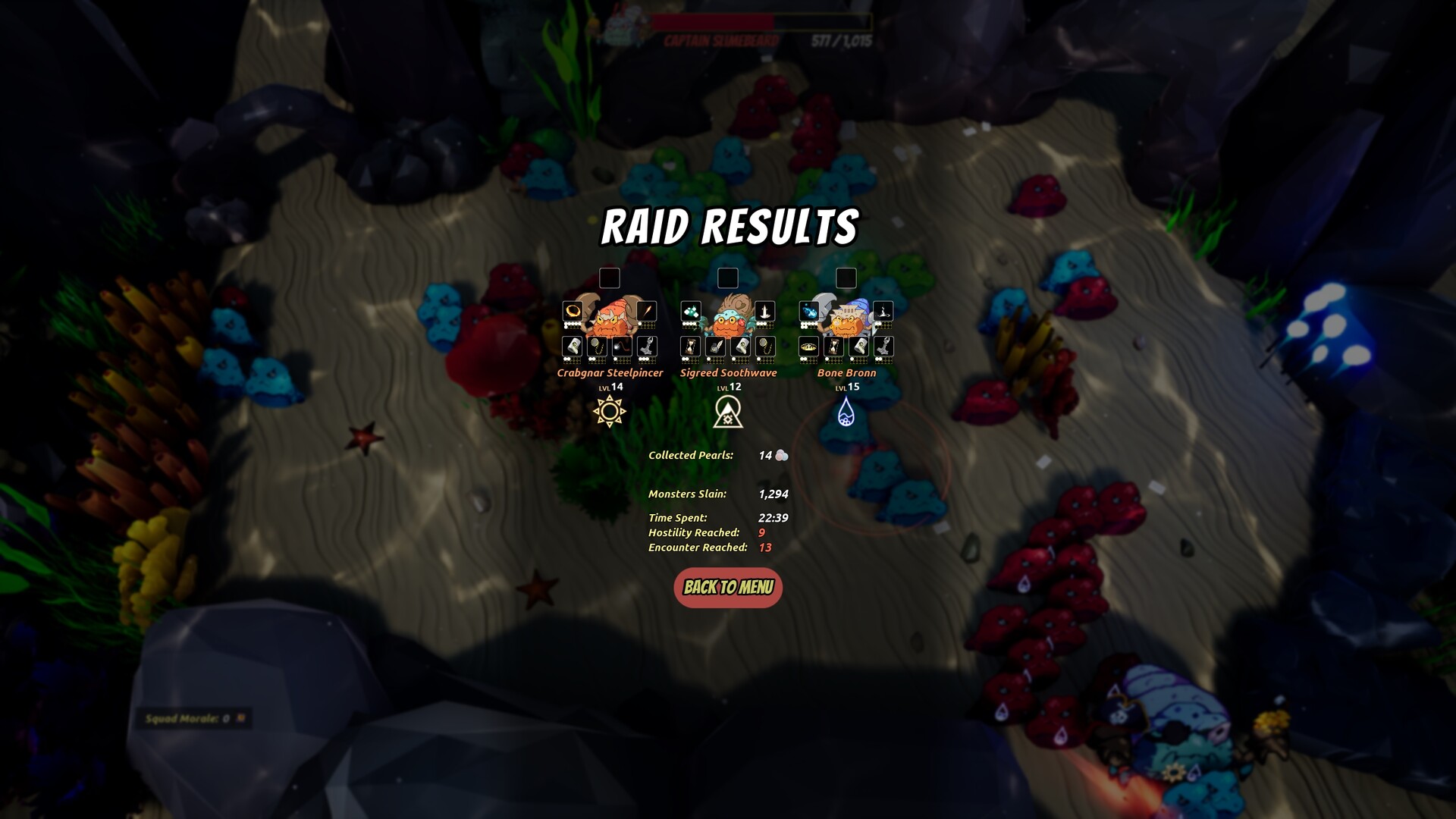Click Crabgnar's sun class emblem

[x=610, y=409]
